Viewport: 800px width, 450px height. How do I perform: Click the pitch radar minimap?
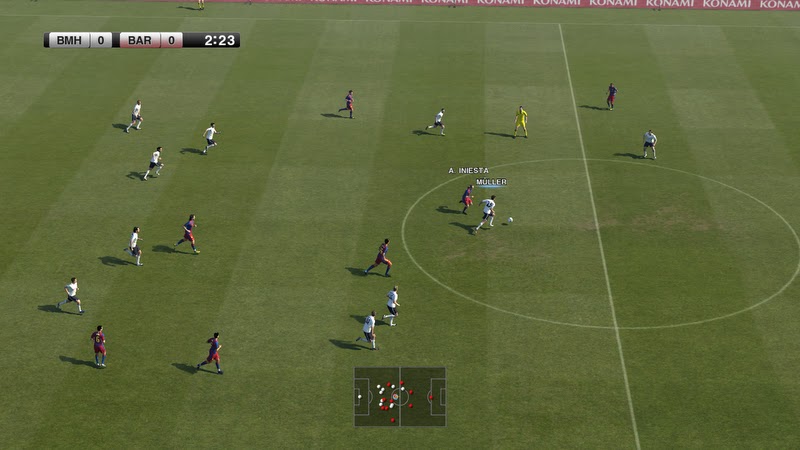(x=400, y=396)
